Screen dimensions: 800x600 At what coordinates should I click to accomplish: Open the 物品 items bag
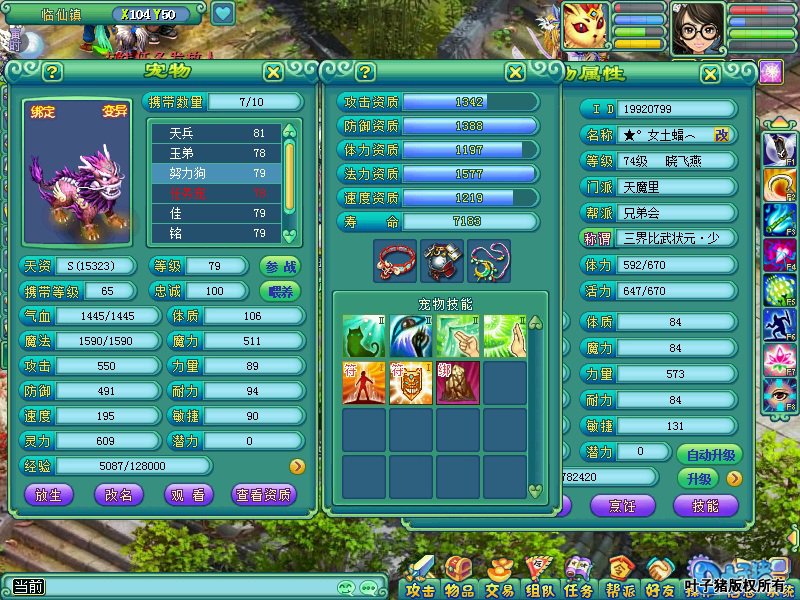(459, 580)
